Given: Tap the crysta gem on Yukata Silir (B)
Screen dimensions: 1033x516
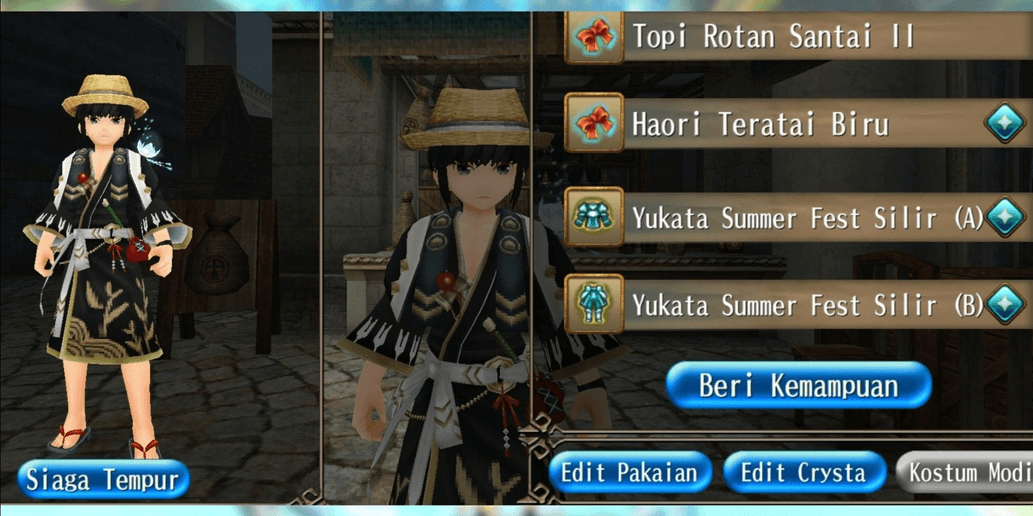Looking at the screenshot, I should (1006, 304).
